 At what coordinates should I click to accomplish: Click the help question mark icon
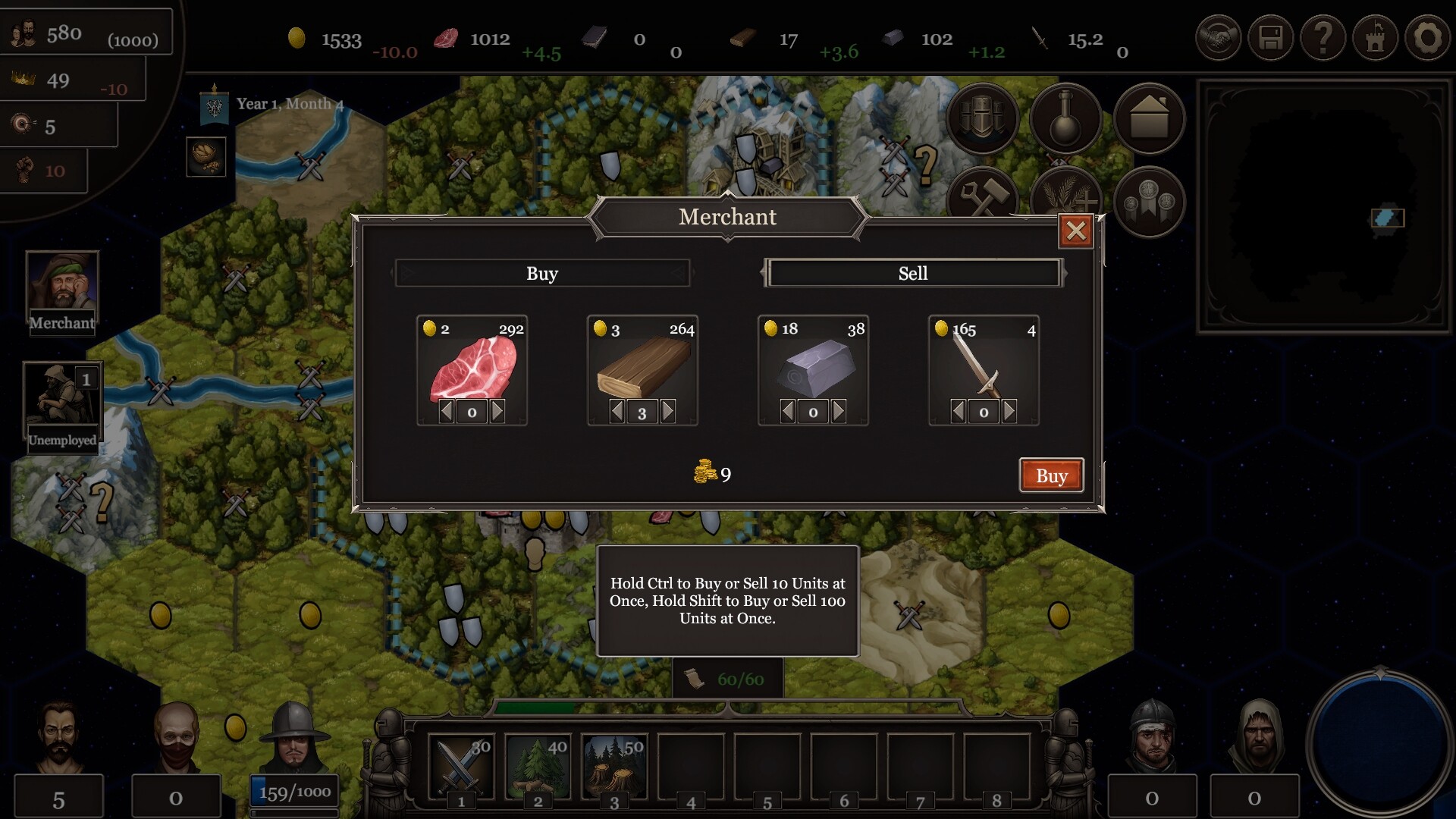click(x=1323, y=36)
